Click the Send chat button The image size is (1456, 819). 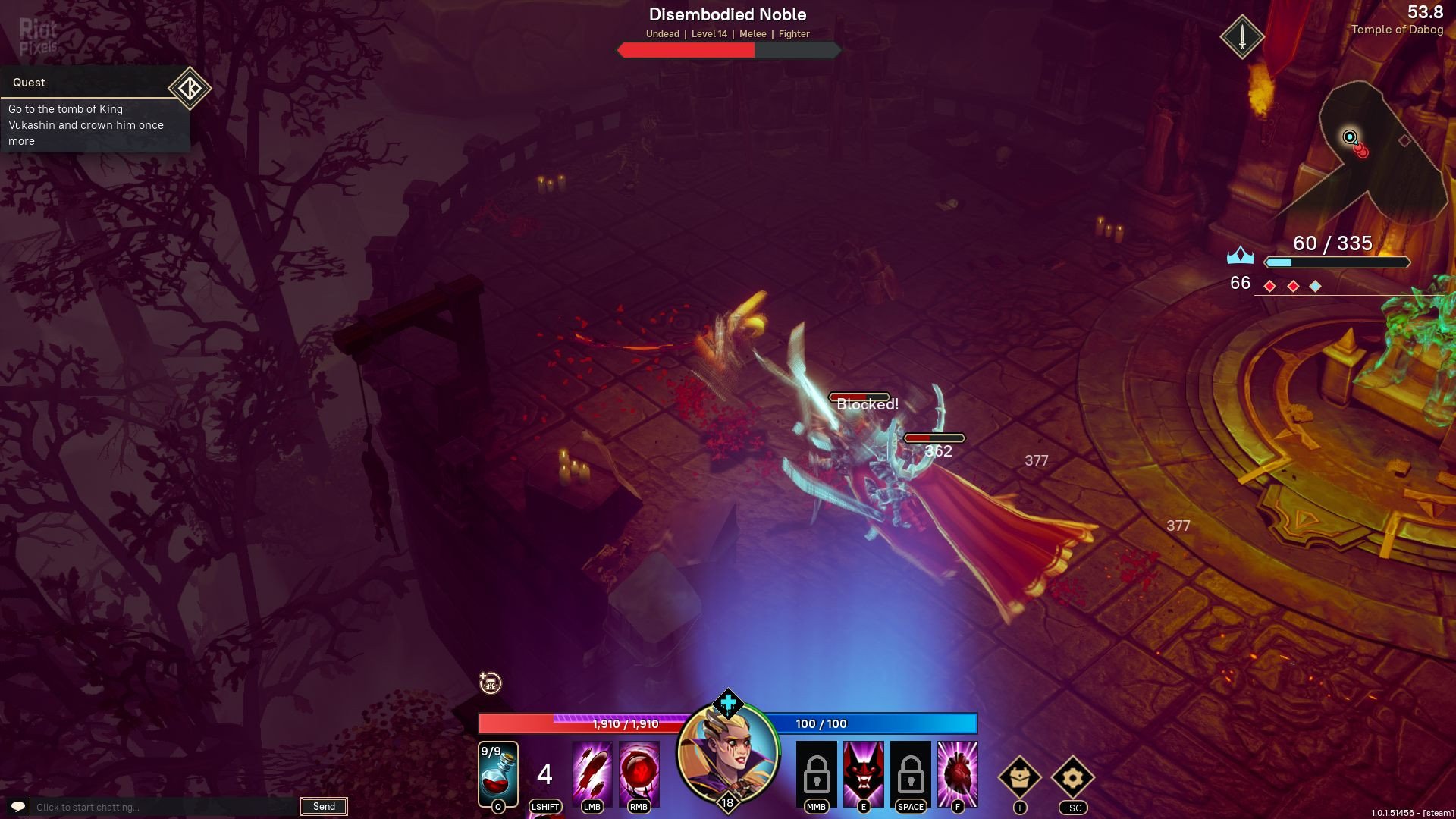pos(324,807)
